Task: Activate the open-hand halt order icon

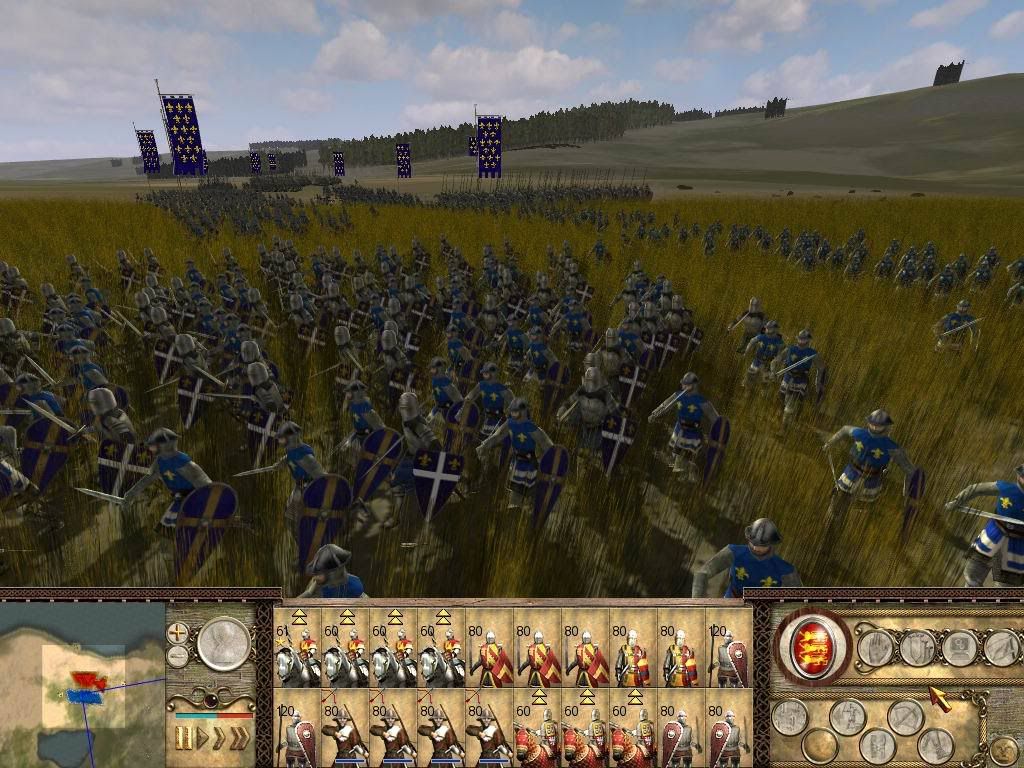Action: [875, 648]
